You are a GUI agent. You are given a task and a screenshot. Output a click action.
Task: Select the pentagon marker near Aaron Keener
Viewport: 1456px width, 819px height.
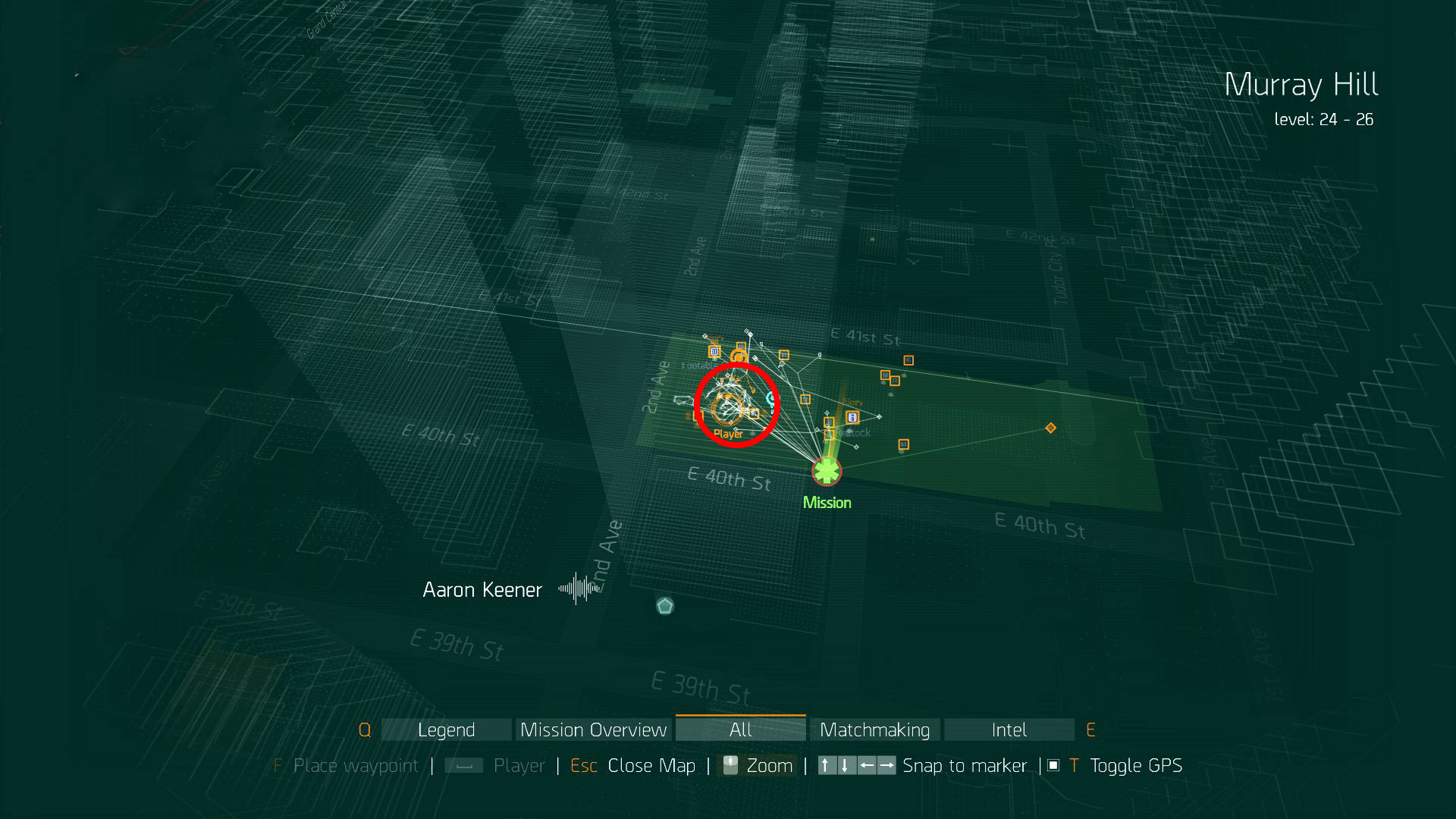click(x=665, y=606)
